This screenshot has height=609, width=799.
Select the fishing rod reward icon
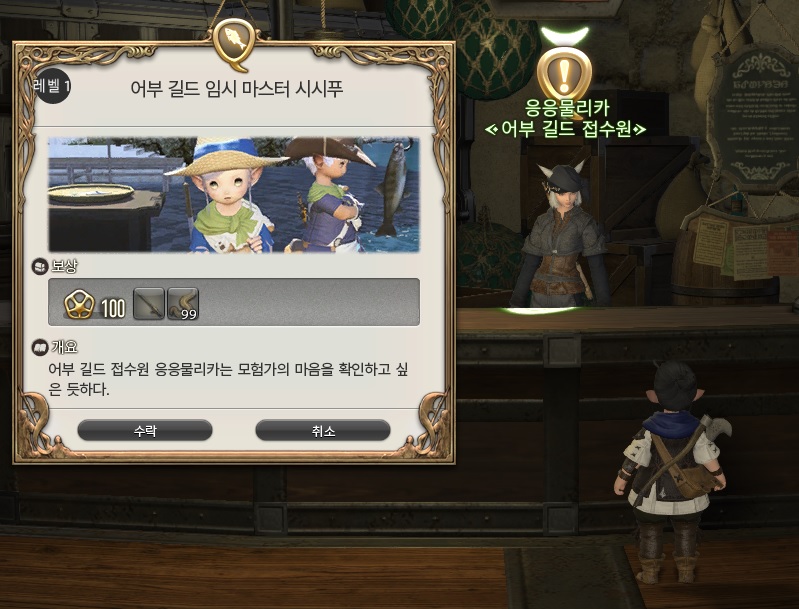148,303
